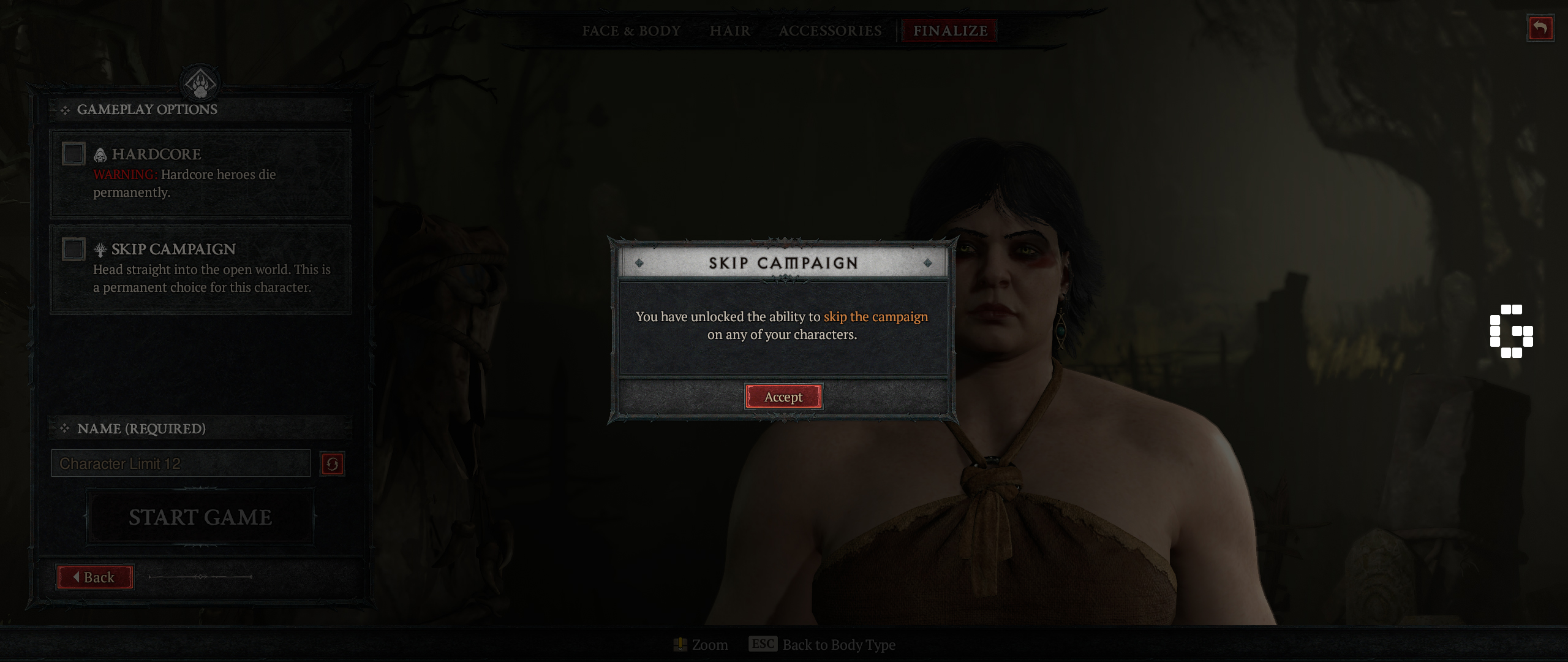Screen dimensions: 1568x662
Task: Open the Hair tab
Action: point(729,31)
